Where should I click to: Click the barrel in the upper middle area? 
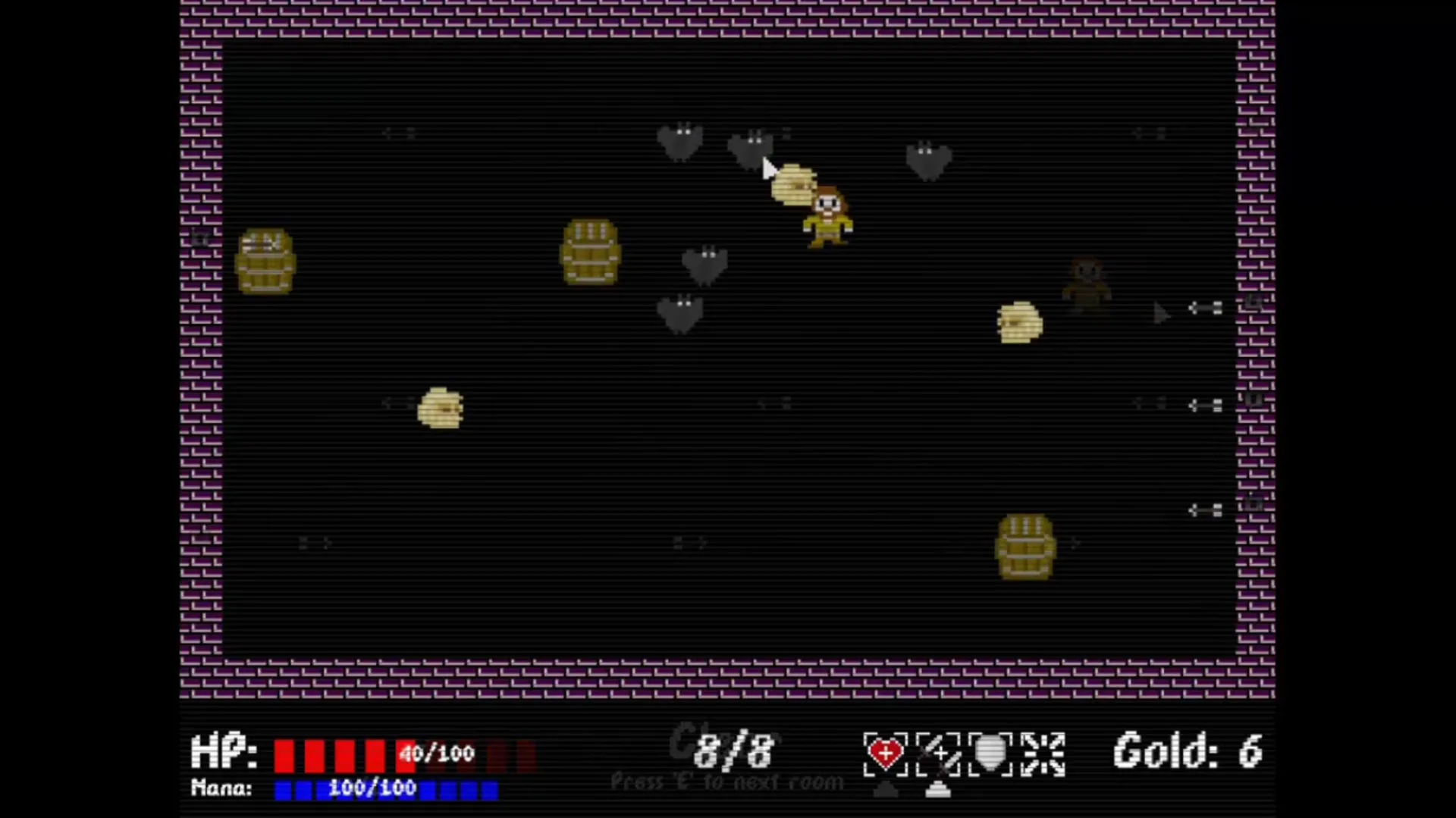pyautogui.click(x=591, y=252)
